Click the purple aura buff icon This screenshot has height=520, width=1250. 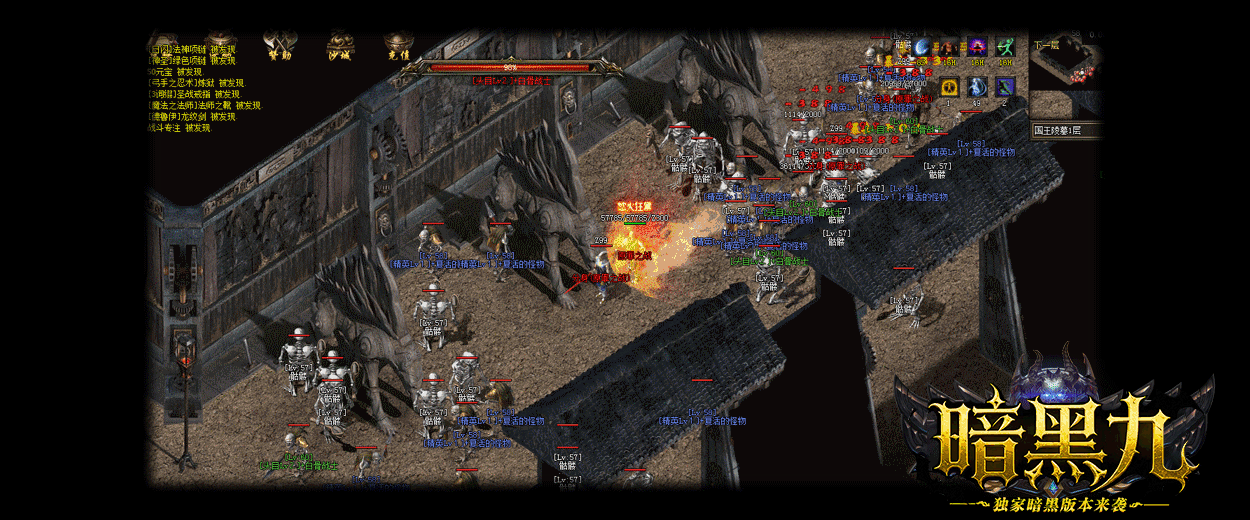pyautogui.click(x=977, y=47)
